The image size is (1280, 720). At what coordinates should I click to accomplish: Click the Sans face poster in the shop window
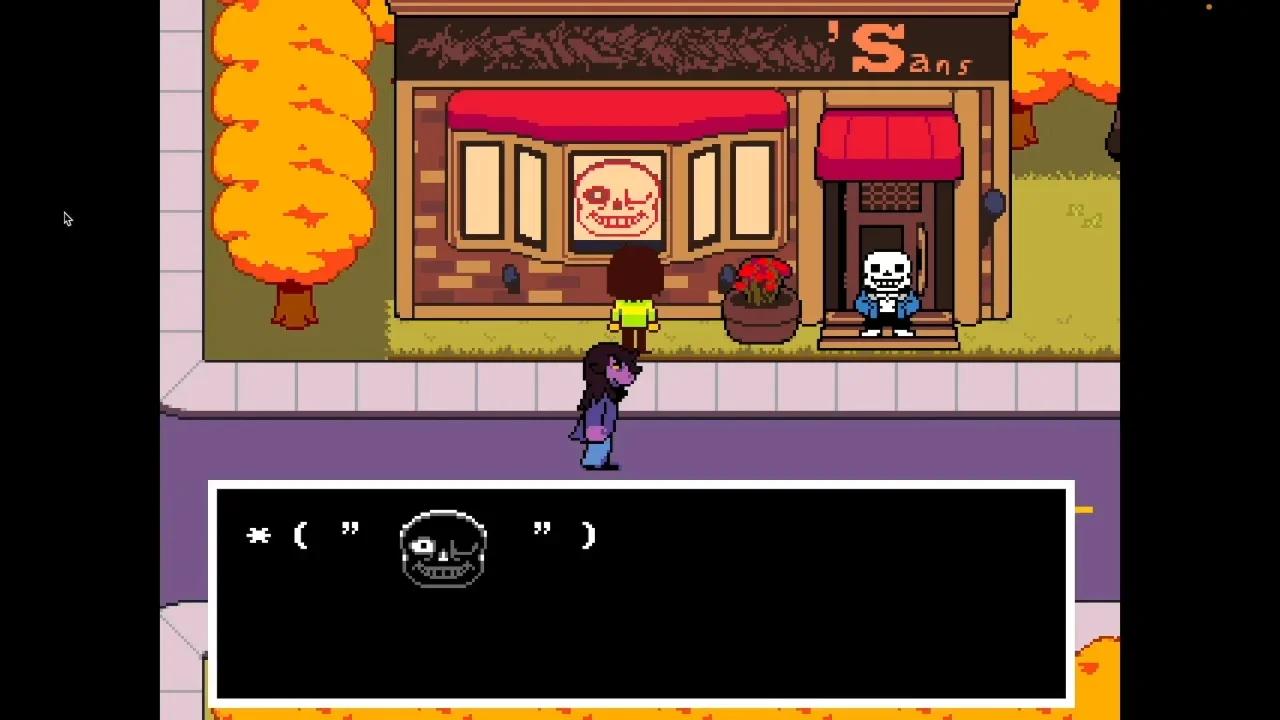click(x=618, y=196)
